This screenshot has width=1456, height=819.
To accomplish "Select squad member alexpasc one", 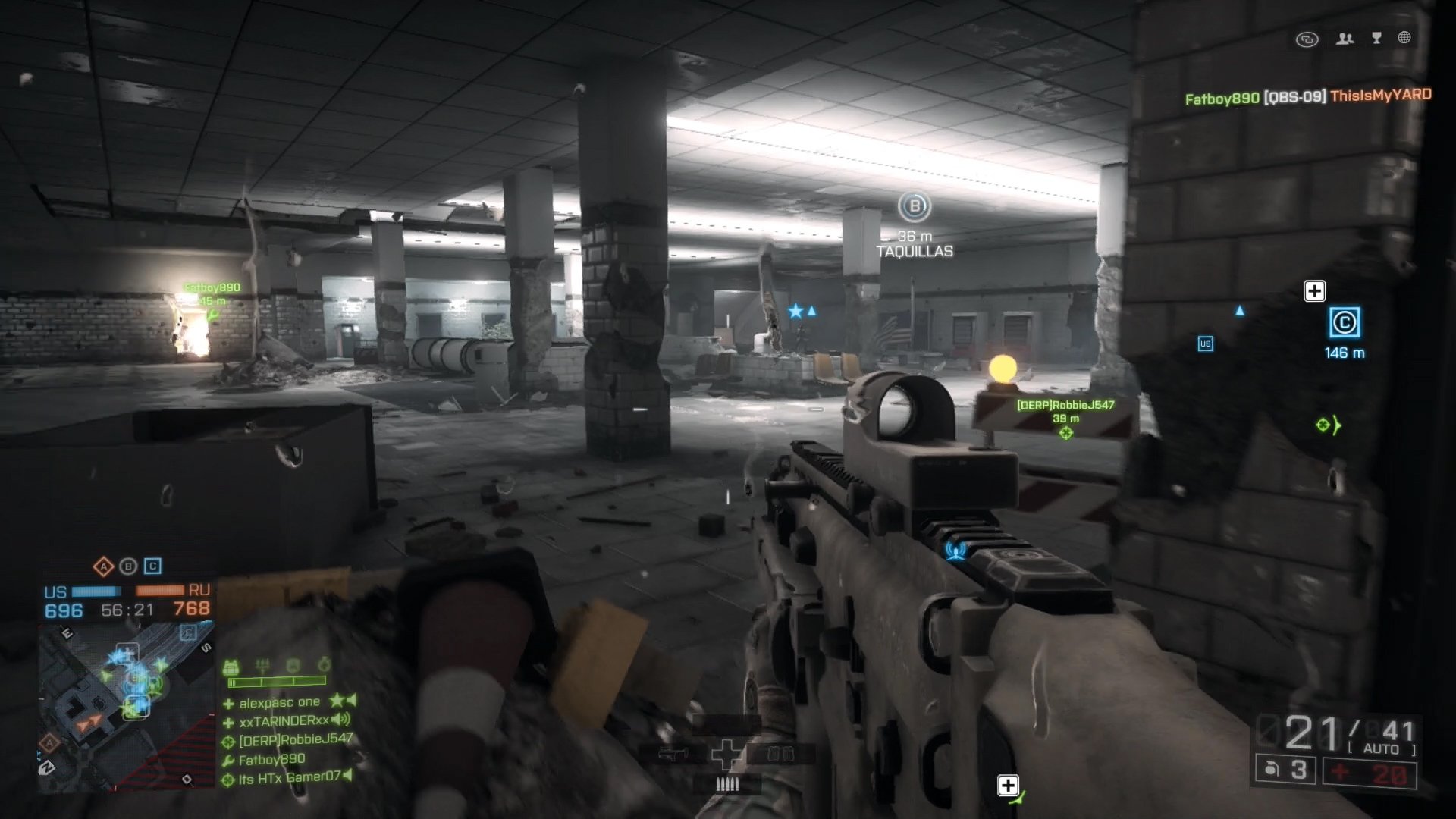I will click(x=279, y=703).
